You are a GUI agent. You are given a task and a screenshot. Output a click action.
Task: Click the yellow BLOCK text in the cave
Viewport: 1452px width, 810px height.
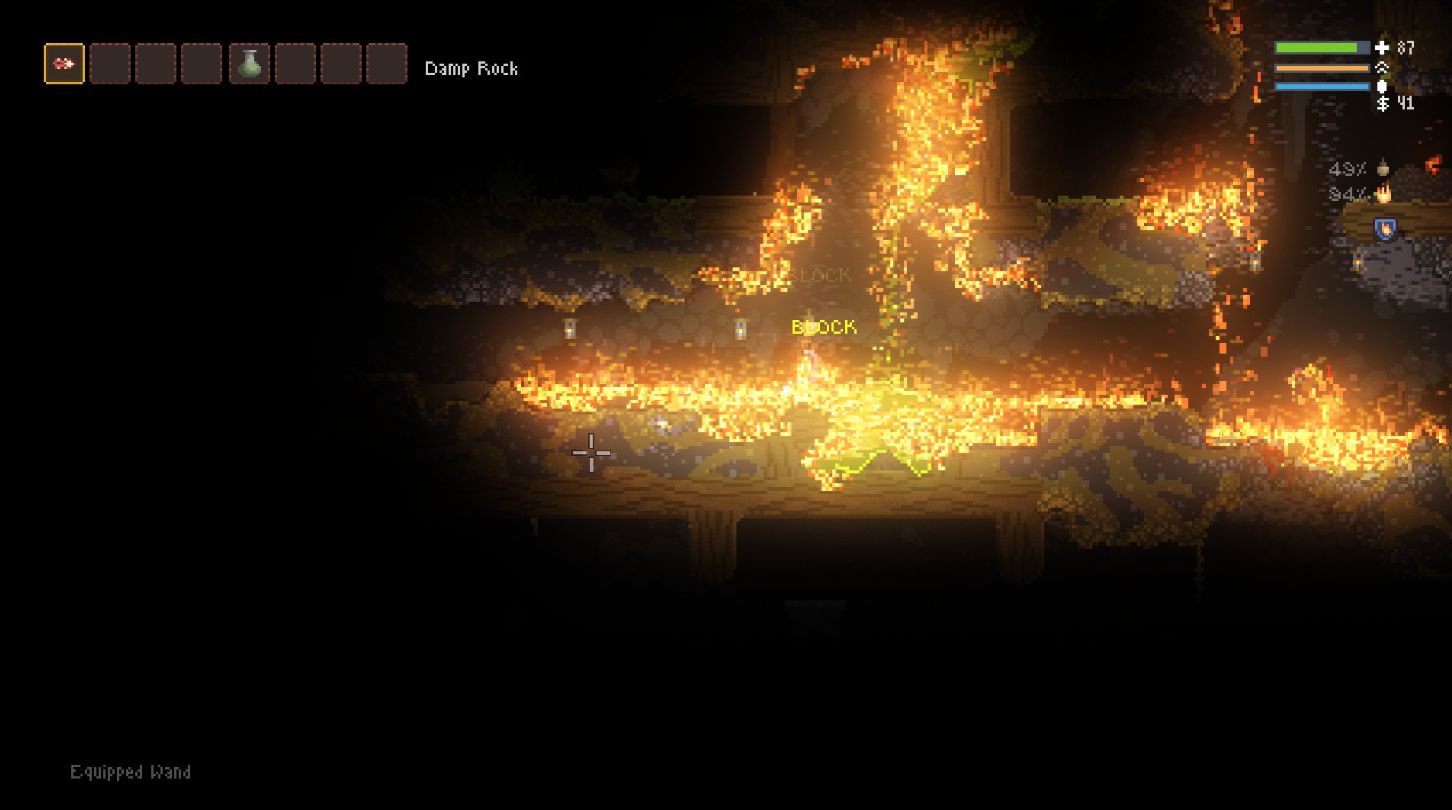823,326
